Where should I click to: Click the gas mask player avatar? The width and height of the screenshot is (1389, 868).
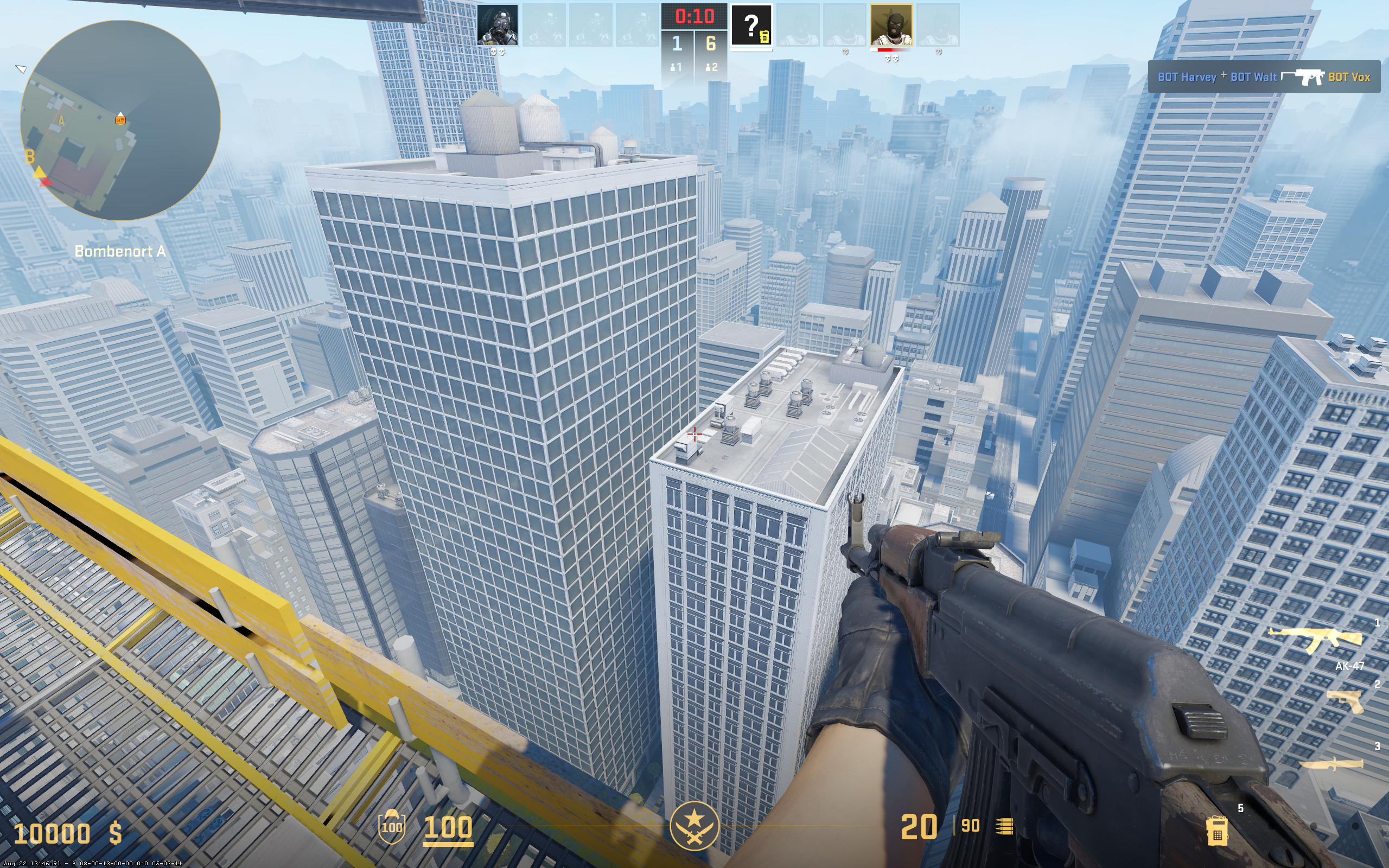pyautogui.click(x=497, y=25)
